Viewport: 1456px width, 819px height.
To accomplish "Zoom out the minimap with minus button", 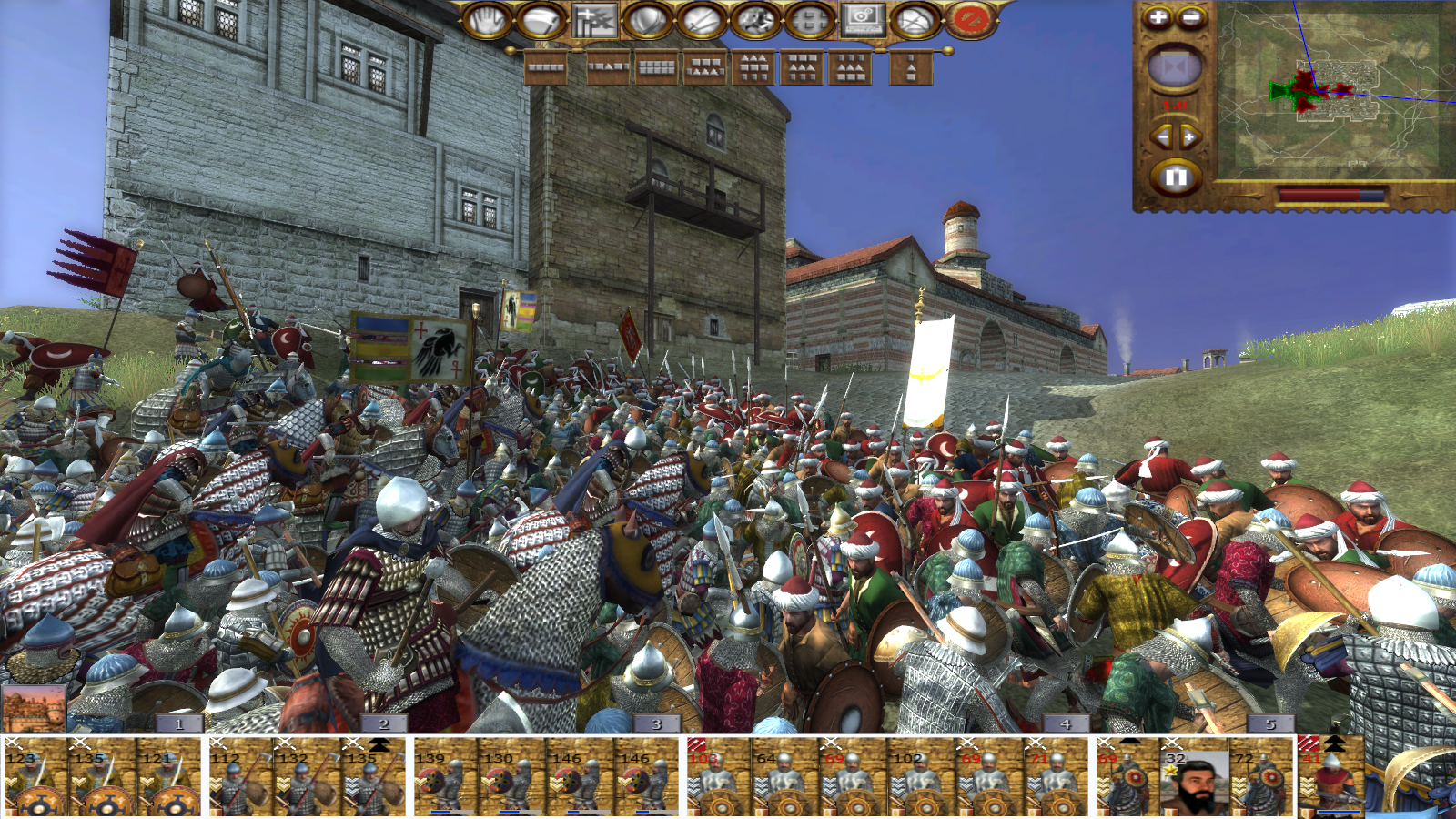I will pyautogui.click(x=1191, y=17).
